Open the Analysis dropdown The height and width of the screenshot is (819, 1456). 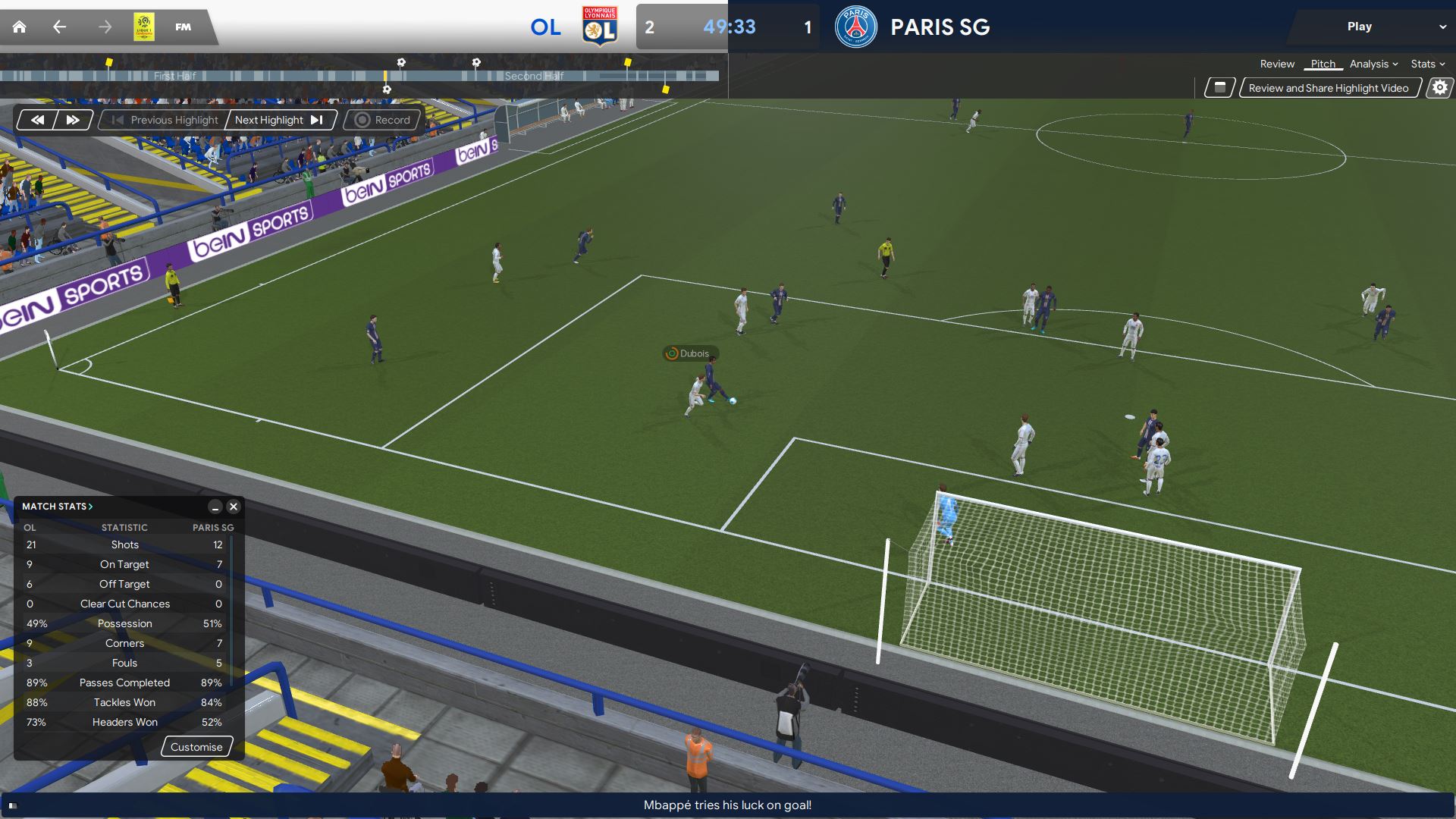pos(1373,64)
